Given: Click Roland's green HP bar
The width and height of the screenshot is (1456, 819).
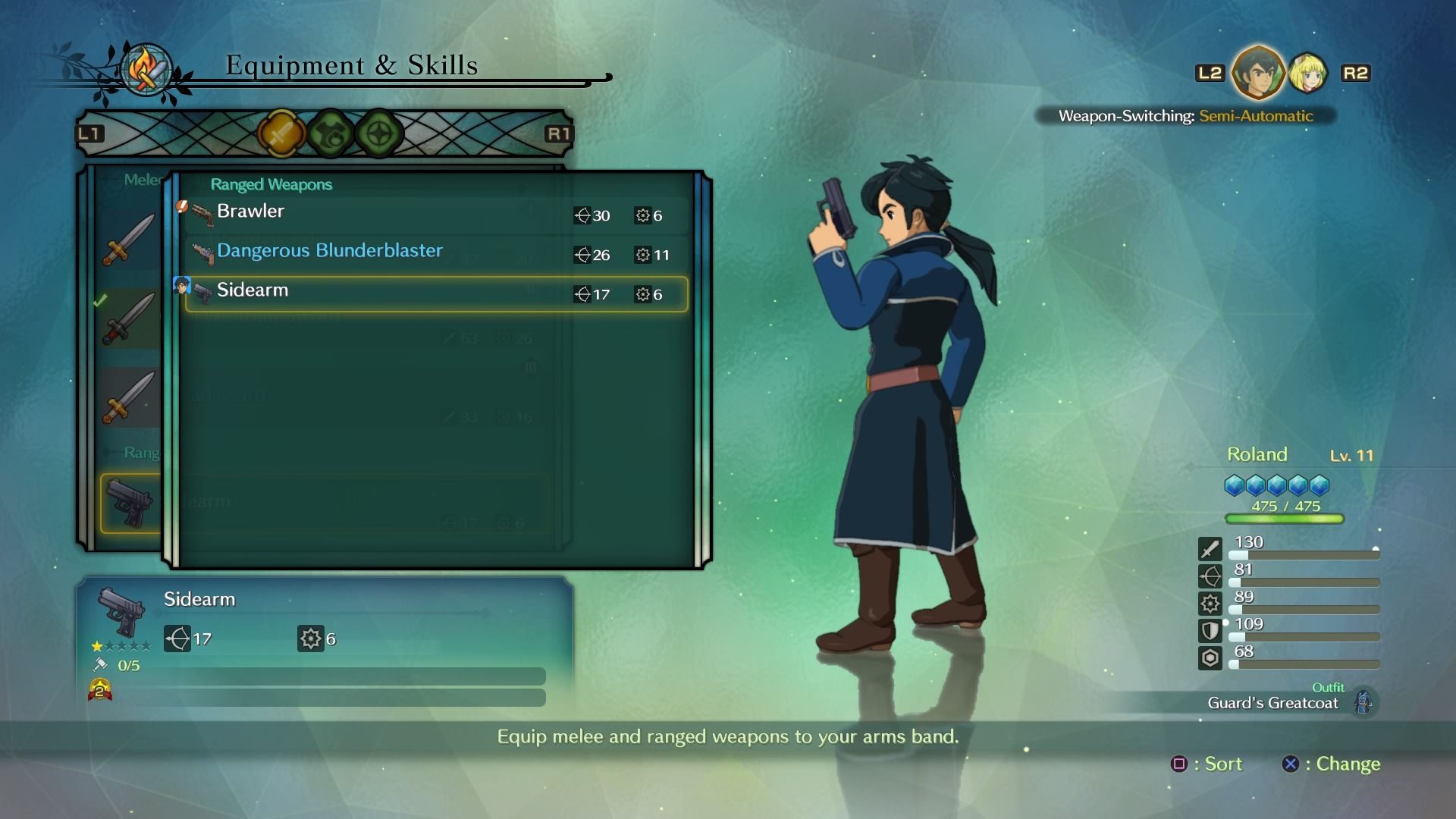Looking at the screenshot, I should (x=1284, y=519).
